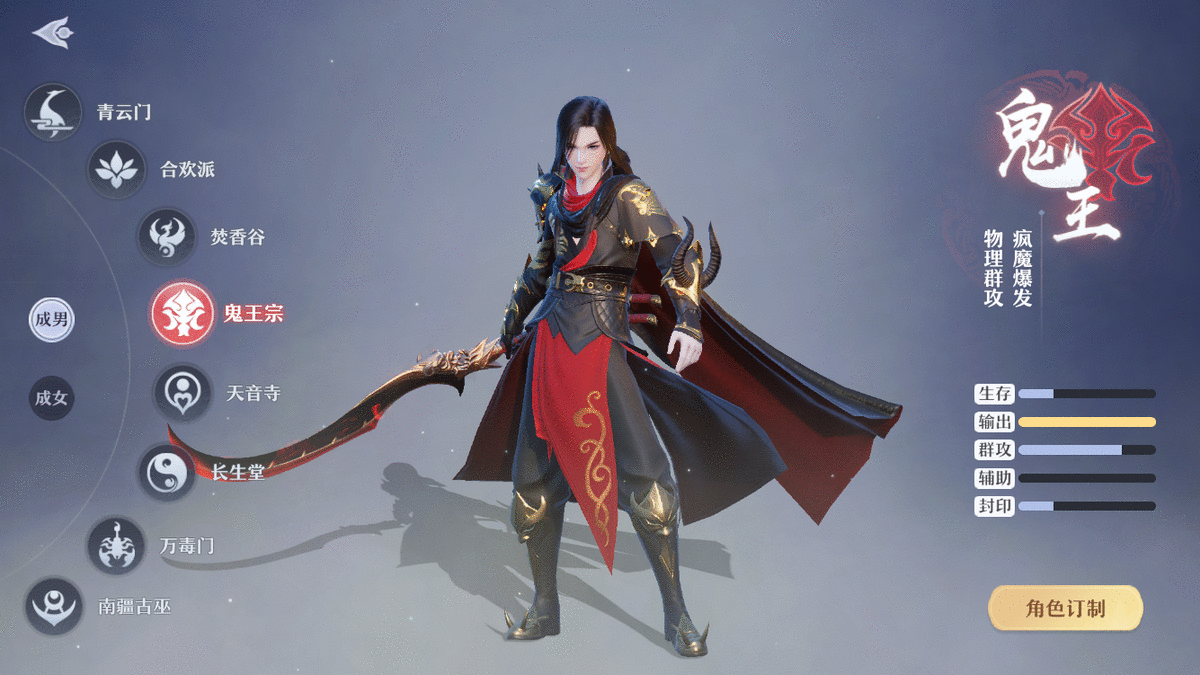Pick the 万毒门 scorpion faction
Viewport: 1200px width, 675px height.
click(116, 546)
